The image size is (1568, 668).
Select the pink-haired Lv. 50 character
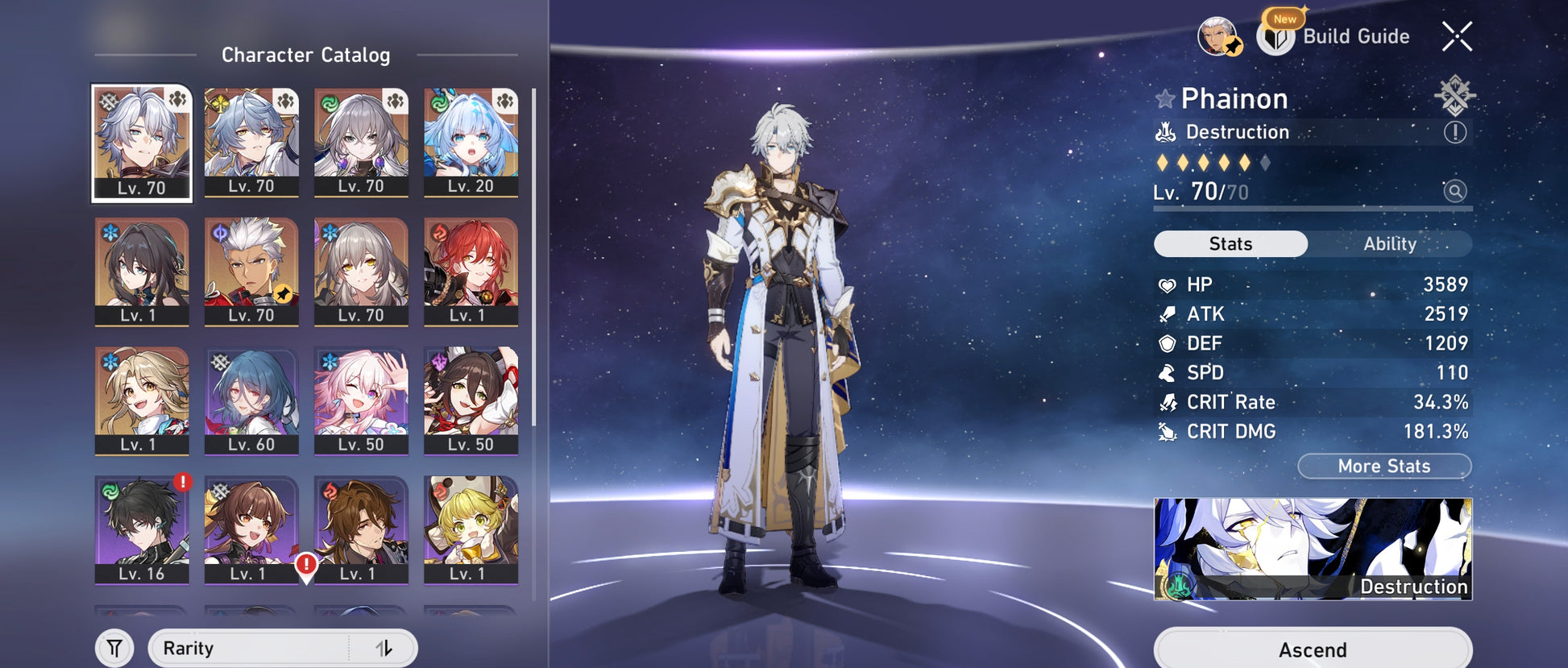click(x=361, y=400)
